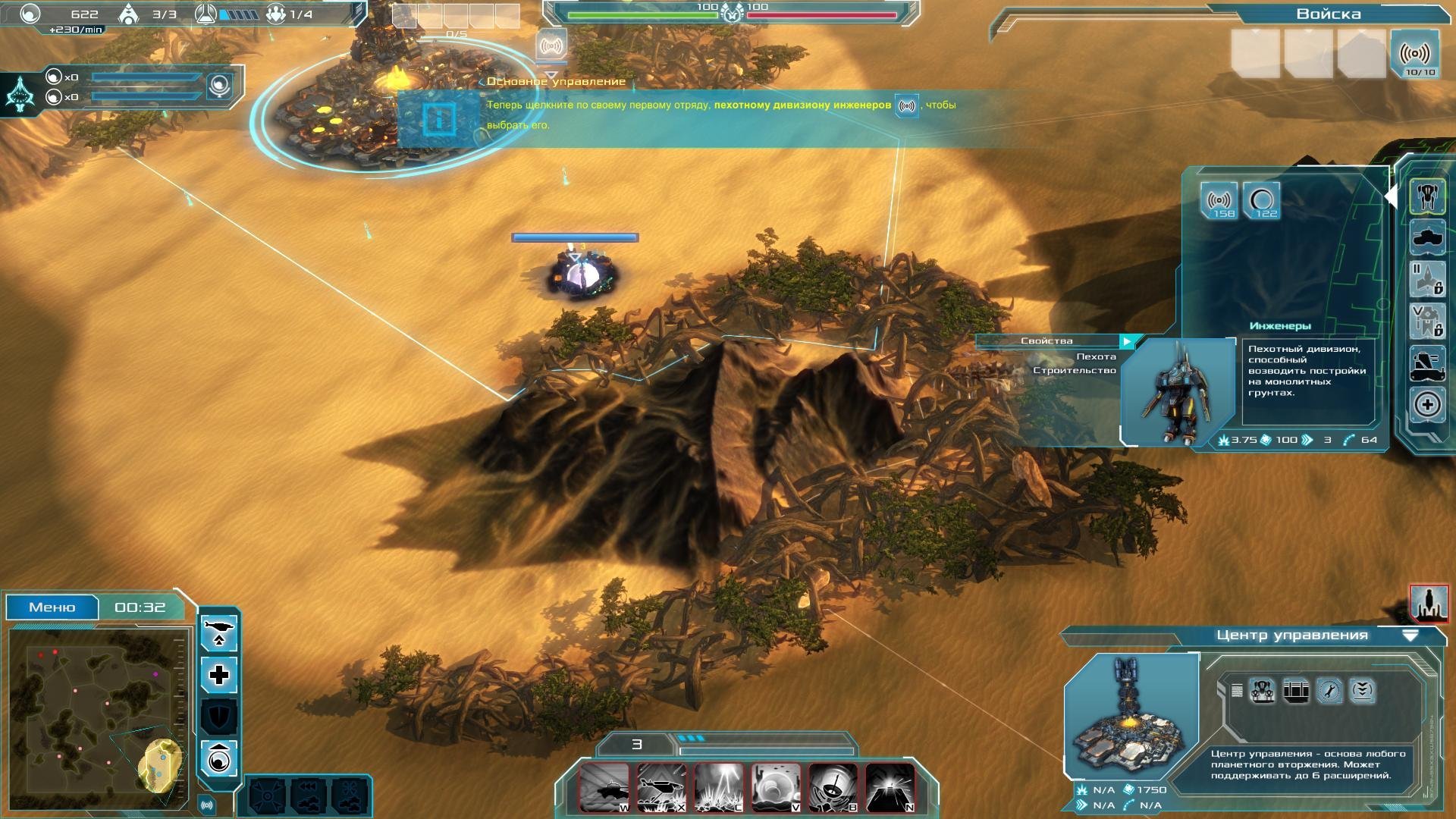The image size is (1456, 819).
Task: Choose the sphere unit costing 122
Action: [1262, 202]
